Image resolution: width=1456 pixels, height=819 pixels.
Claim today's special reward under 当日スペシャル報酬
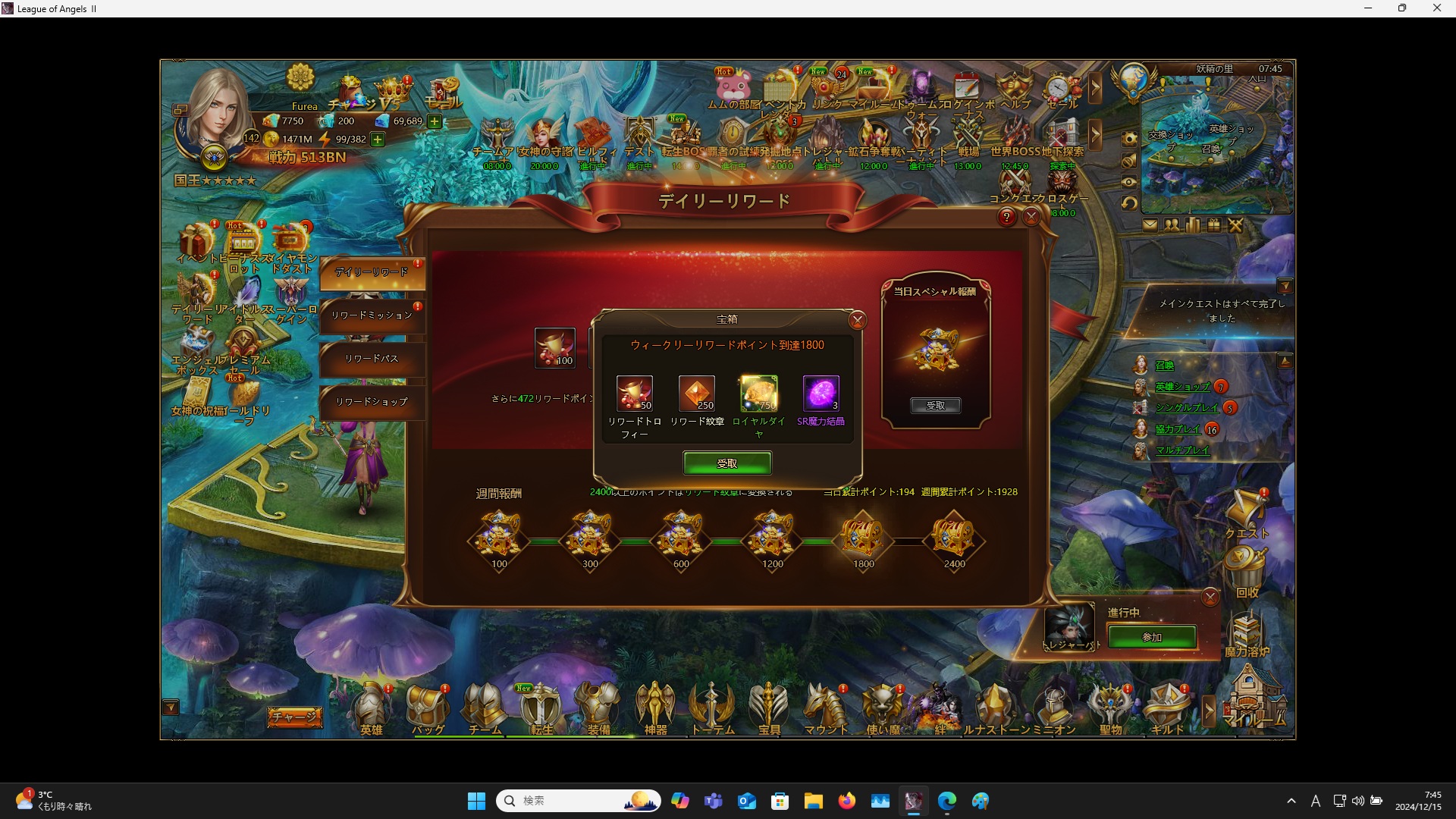pos(935,406)
